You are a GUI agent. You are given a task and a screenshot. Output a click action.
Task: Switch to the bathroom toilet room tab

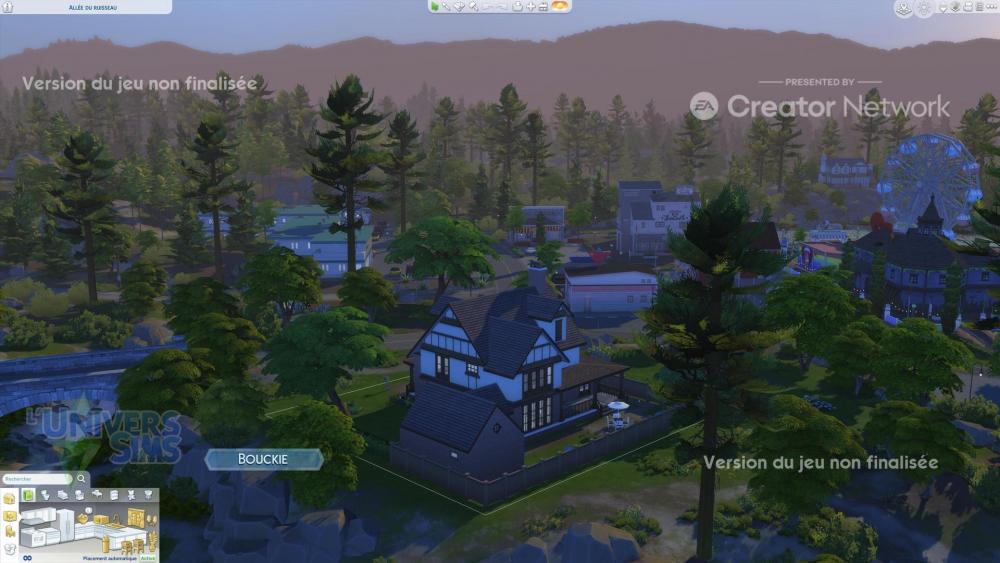tap(46, 495)
